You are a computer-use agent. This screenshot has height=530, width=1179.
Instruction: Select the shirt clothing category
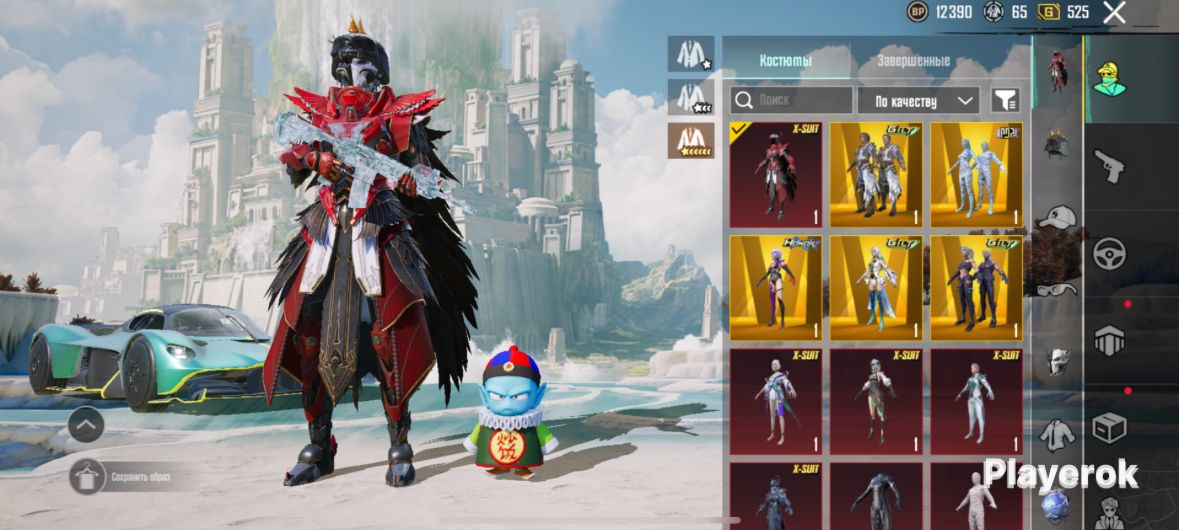point(1057,435)
